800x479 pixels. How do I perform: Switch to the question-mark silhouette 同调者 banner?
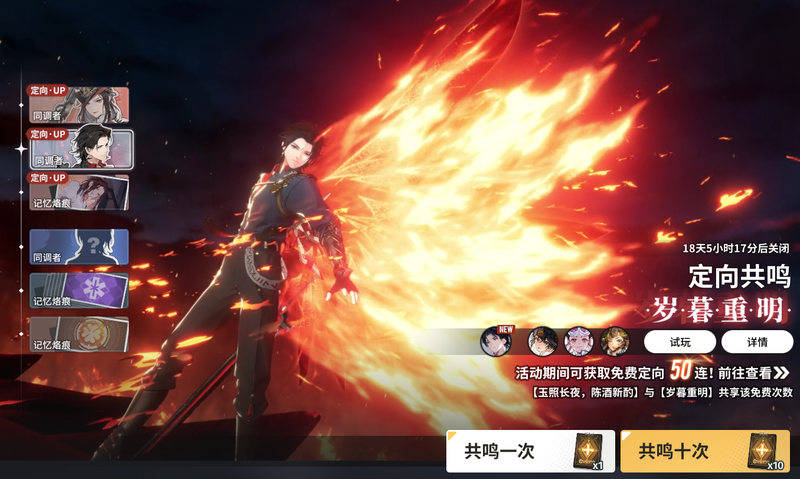click(79, 247)
